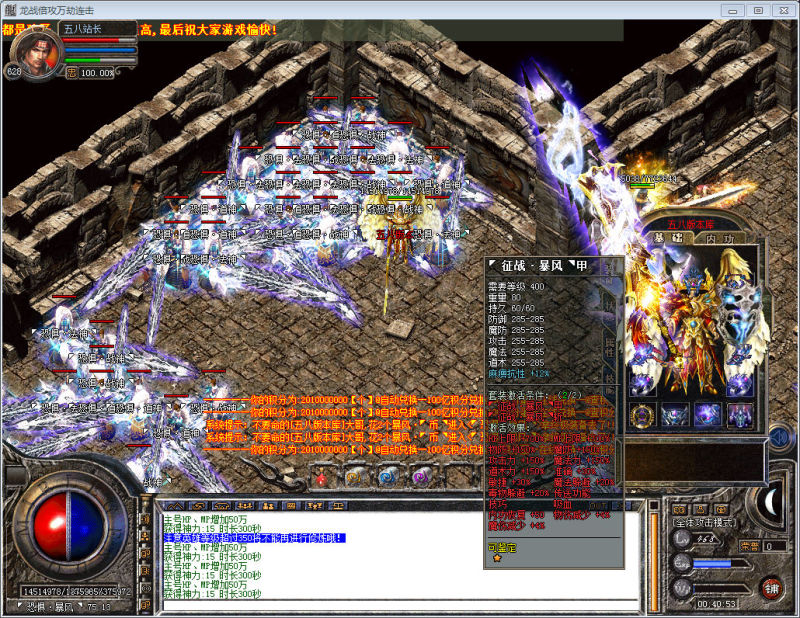
Task: Minimize the game window
Action: [x=733, y=10]
